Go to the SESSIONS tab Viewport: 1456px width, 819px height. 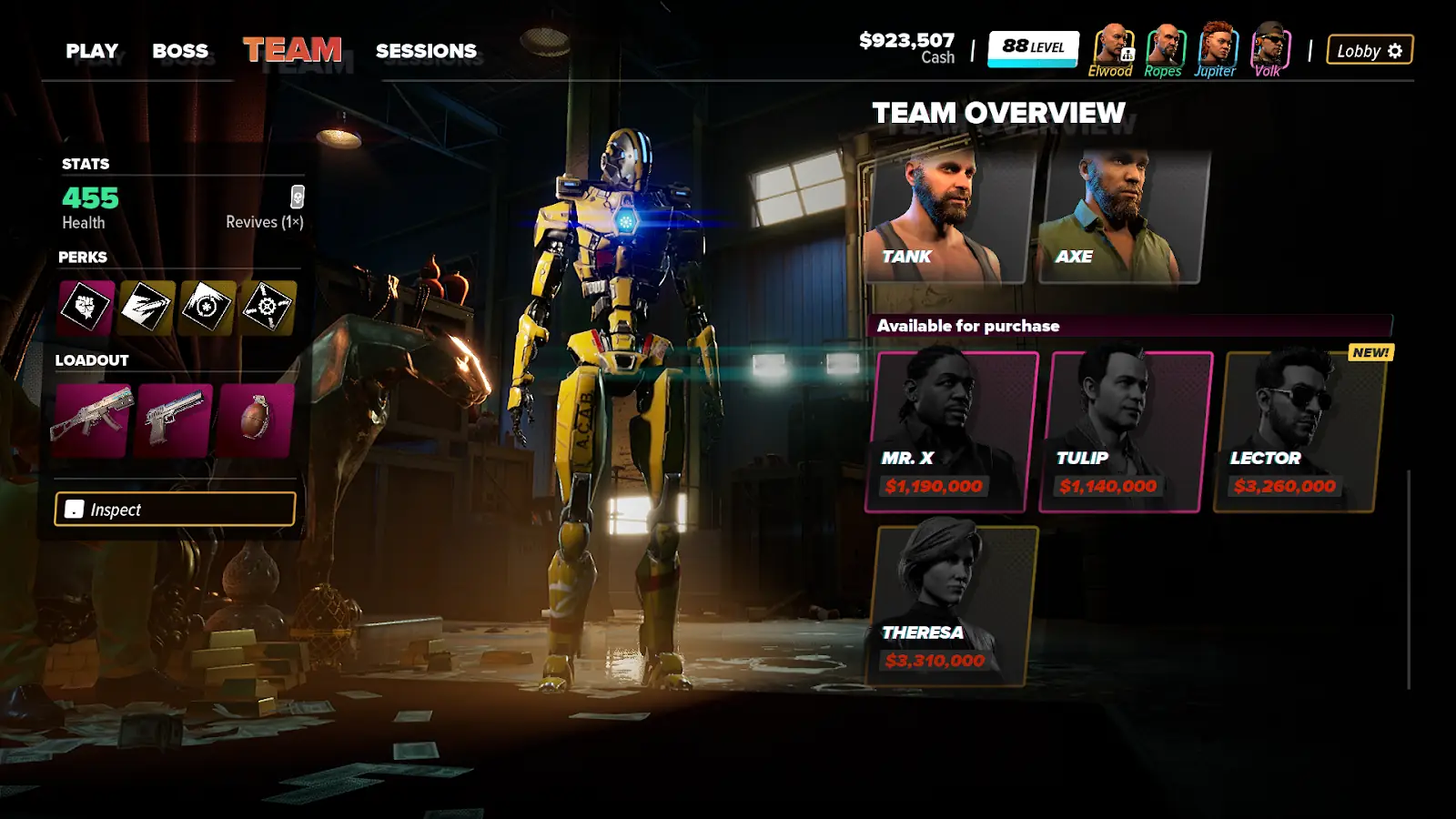(426, 51)
